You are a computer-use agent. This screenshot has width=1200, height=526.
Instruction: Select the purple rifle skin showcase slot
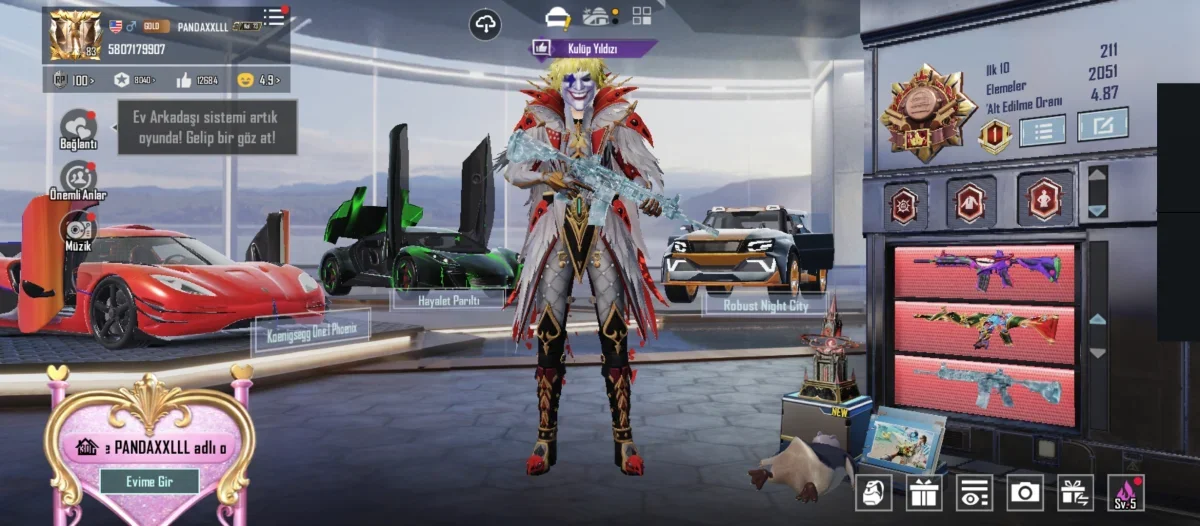[985, 270]
